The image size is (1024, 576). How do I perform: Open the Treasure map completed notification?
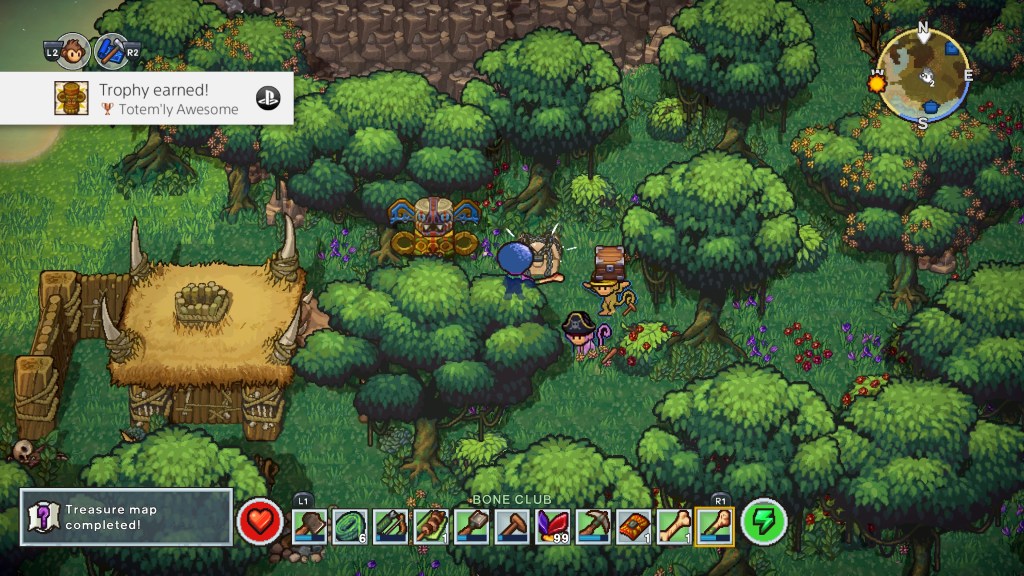point(126,516)
